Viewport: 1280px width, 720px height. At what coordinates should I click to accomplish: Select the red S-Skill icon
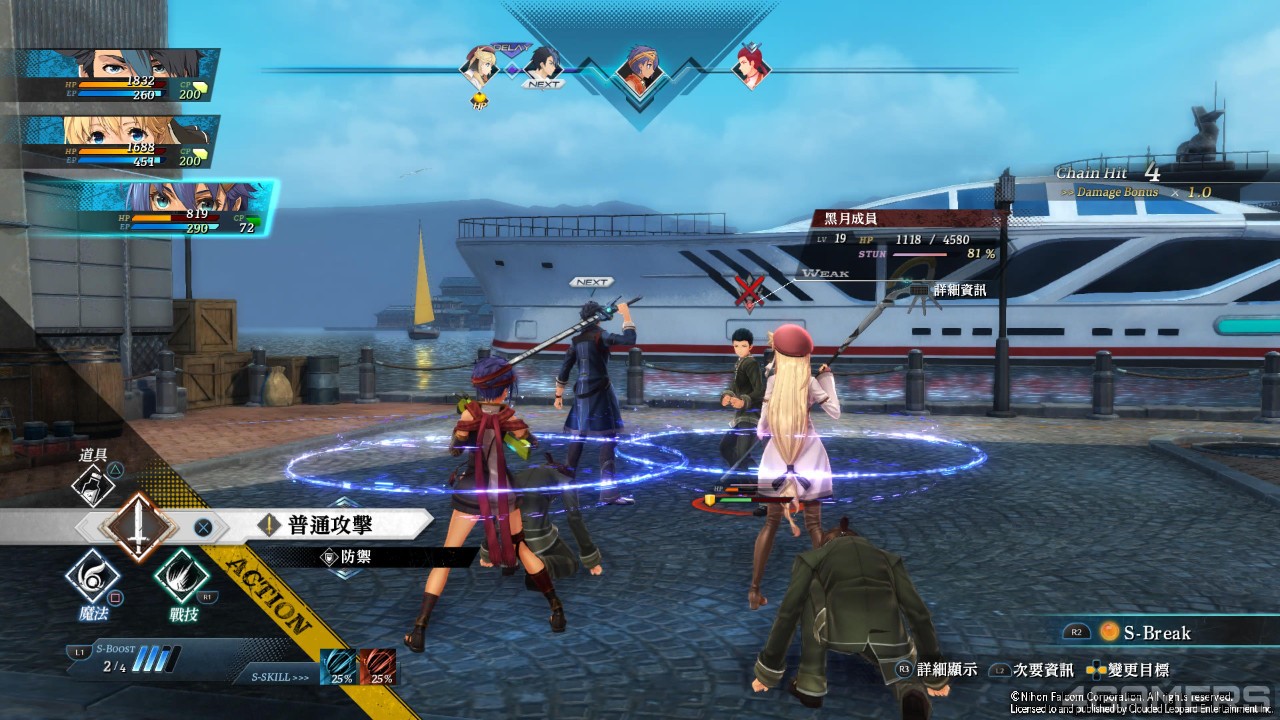tap(377, 667)
